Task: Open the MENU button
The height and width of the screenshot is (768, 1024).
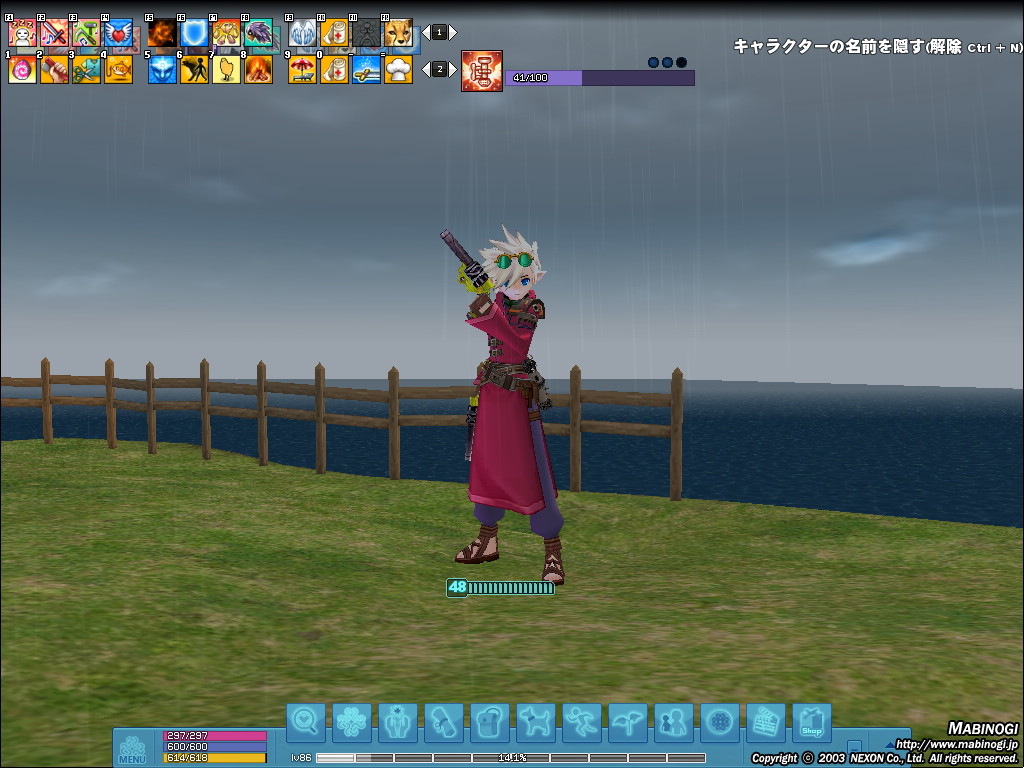Action: click(x=132, y=748)
